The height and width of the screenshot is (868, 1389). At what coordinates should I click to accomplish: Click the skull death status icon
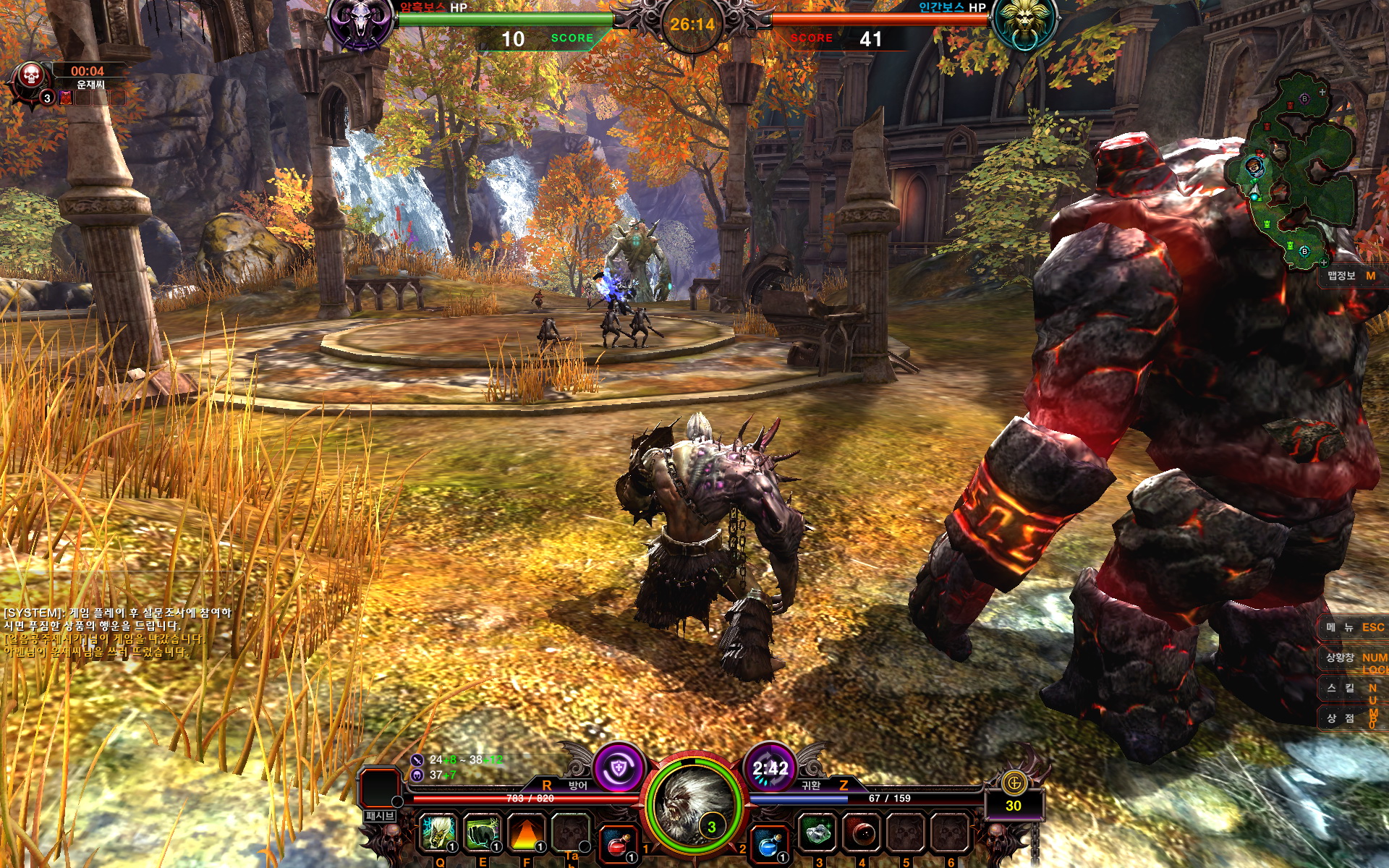tap(30, 75)
